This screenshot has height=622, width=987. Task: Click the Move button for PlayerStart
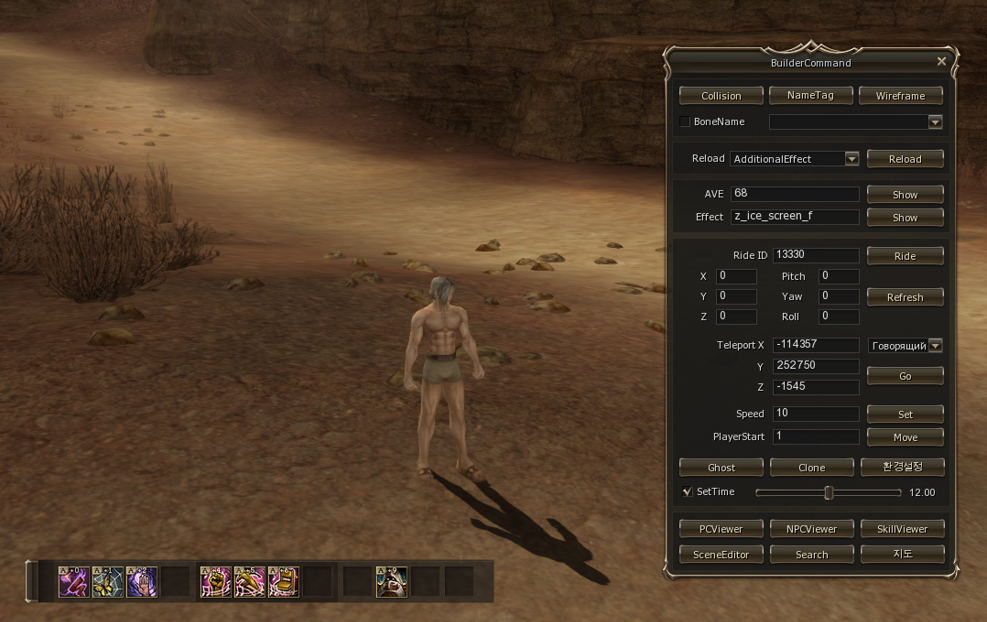coord(905,437)
